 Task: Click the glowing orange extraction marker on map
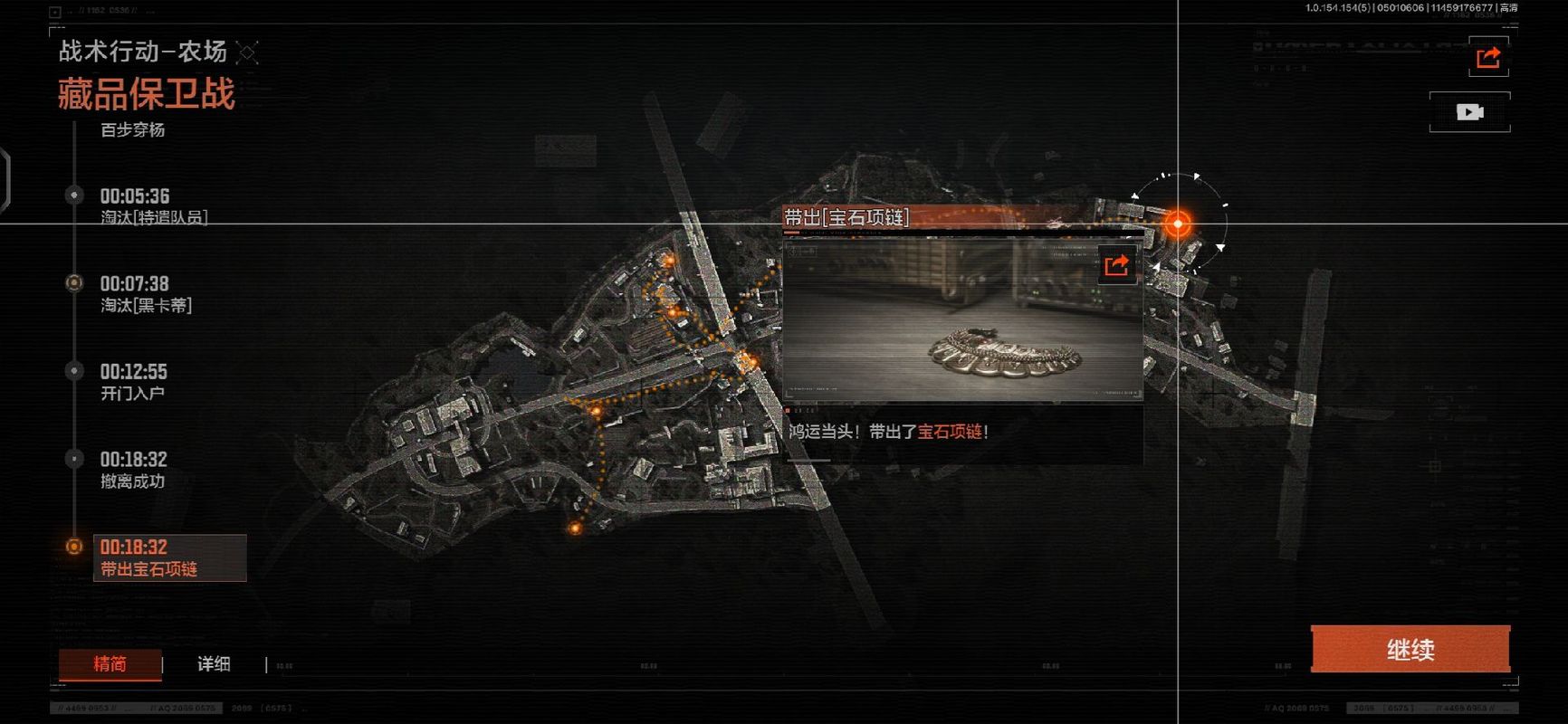coord(1177,223)
